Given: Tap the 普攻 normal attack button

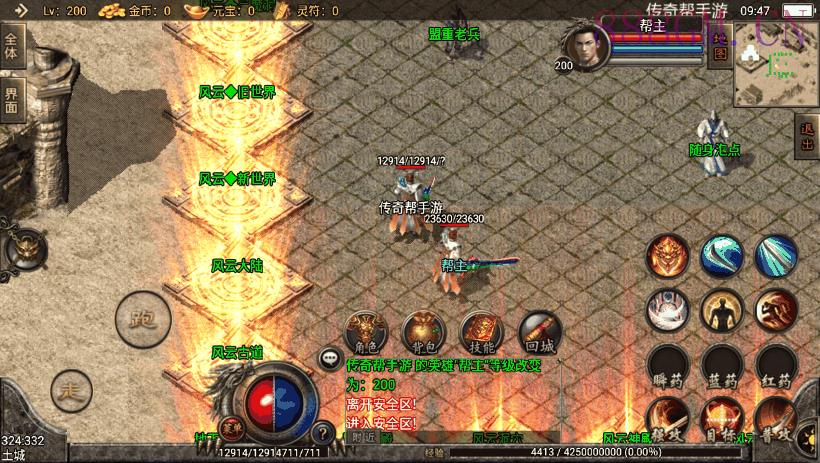Looking at the screenshot, I should pos(775,419).
